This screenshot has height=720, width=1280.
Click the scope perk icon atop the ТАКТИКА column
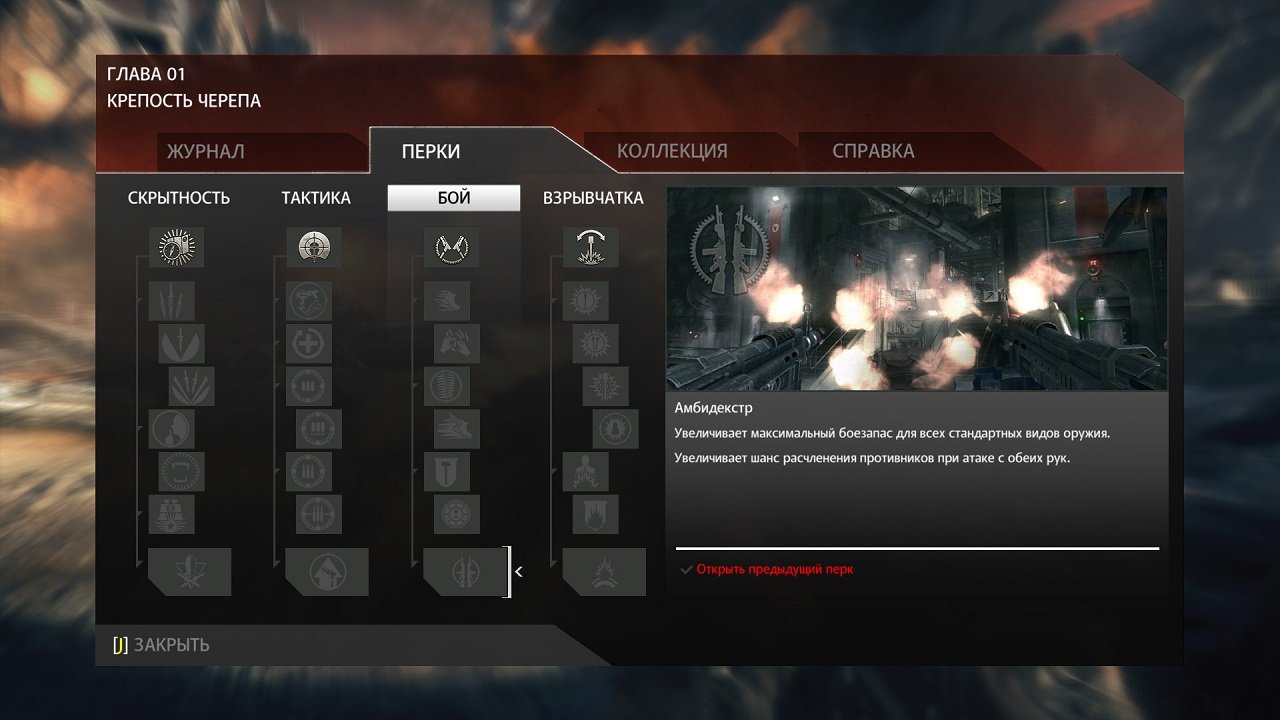[x=315, y=247]
